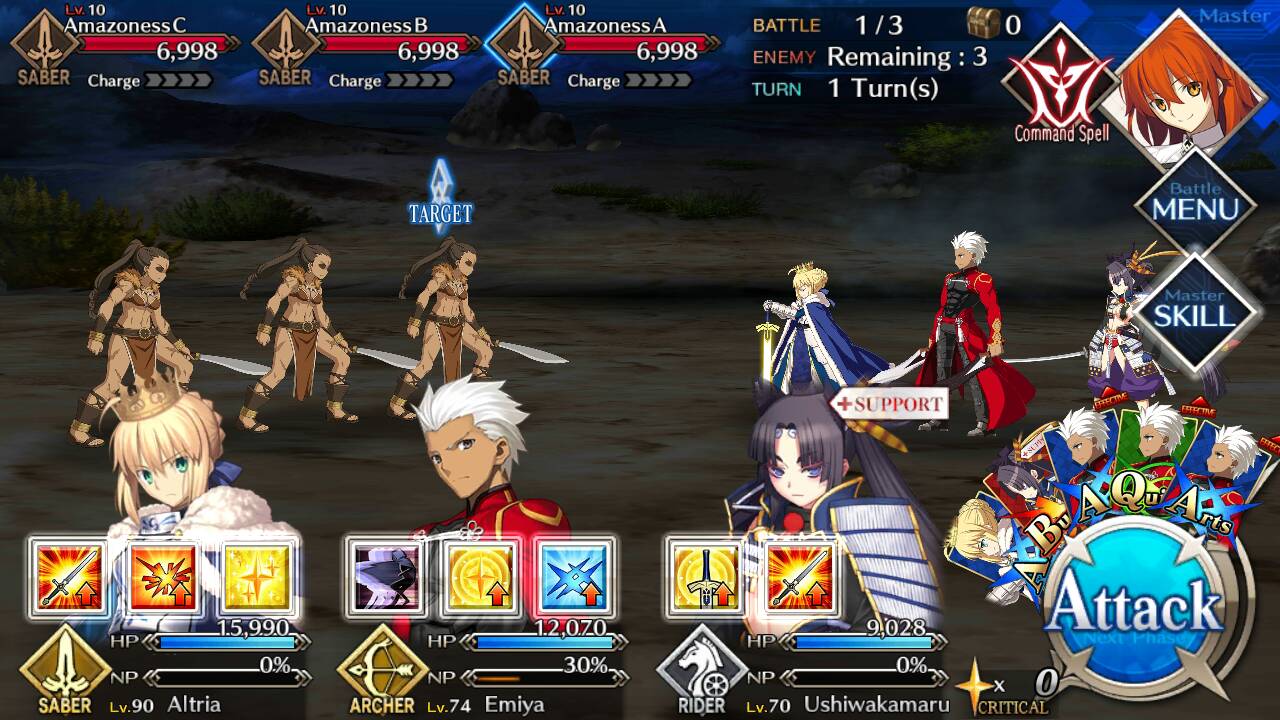Select the Amazoness A enemy nameplate
This screenshot has width=1280, height=720.
[x=608, y=47]
